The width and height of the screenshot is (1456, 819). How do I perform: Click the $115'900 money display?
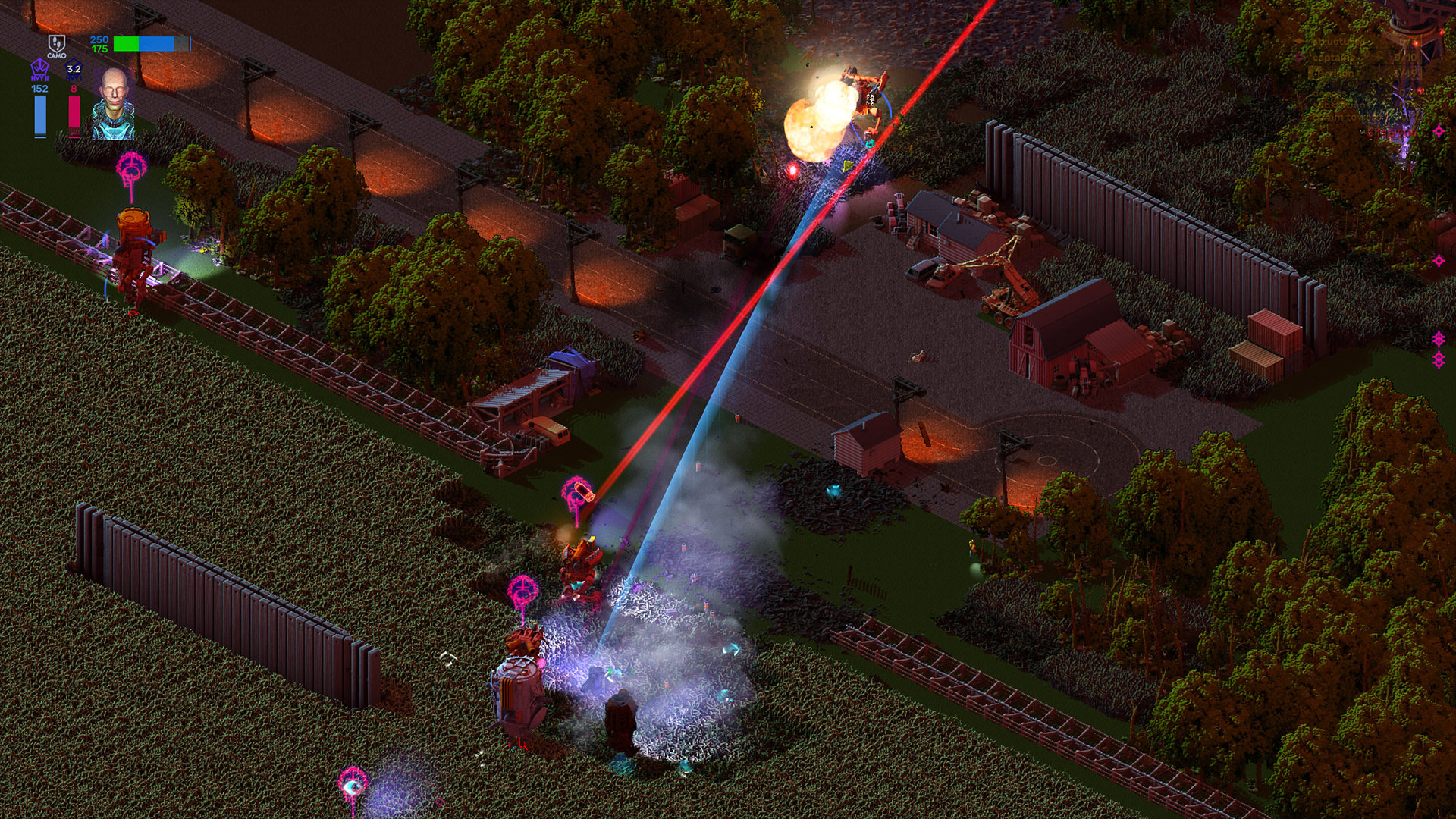tap(1392, 133)
